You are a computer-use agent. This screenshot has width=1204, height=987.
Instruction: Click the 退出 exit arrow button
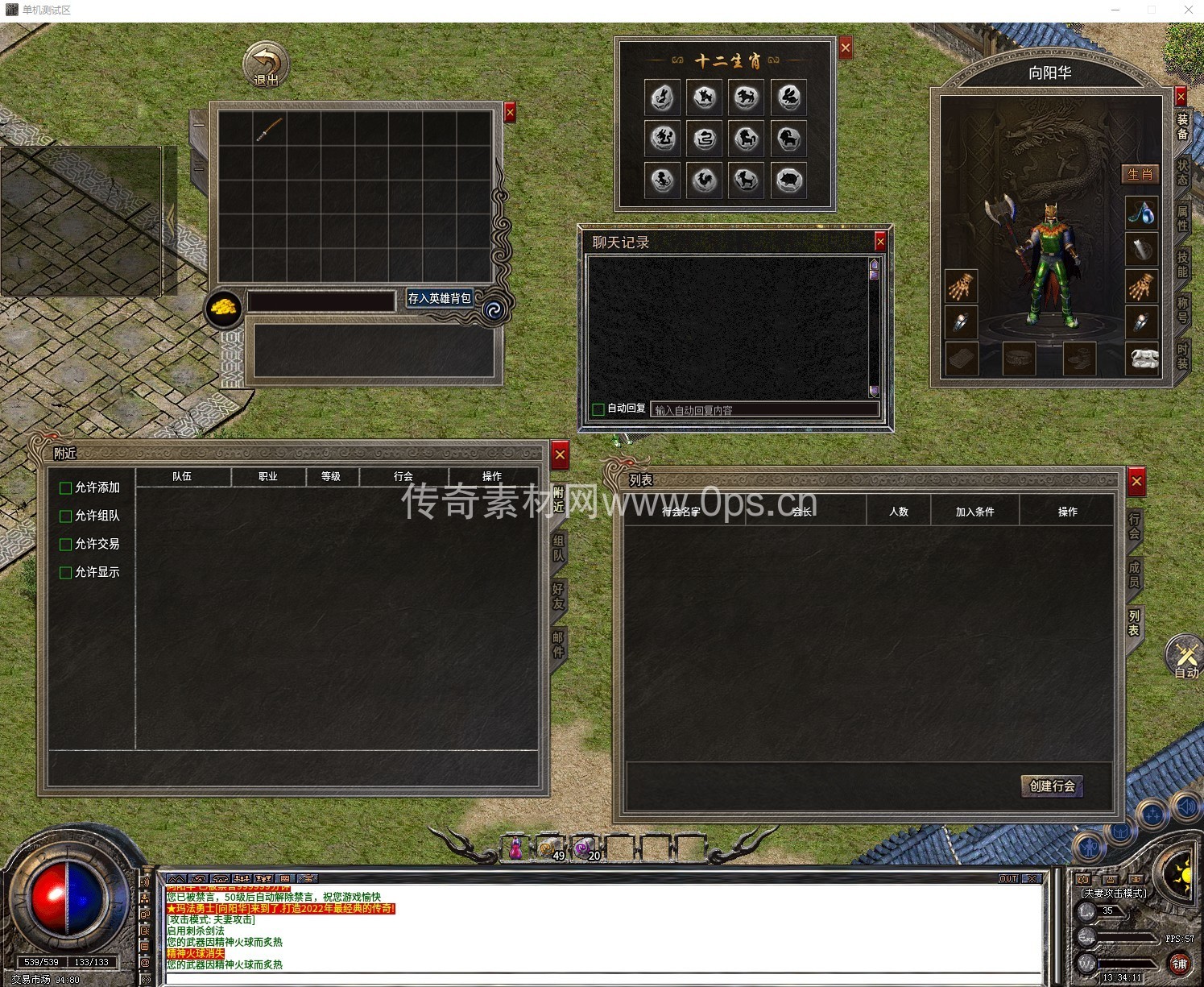coord(266,64)
